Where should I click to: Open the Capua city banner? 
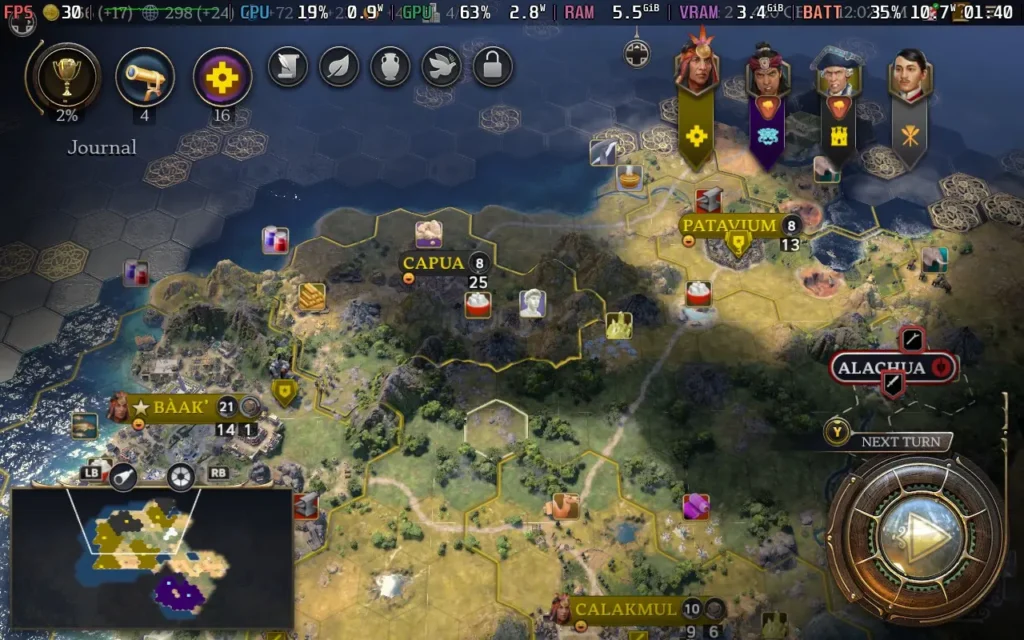point(434,263)
